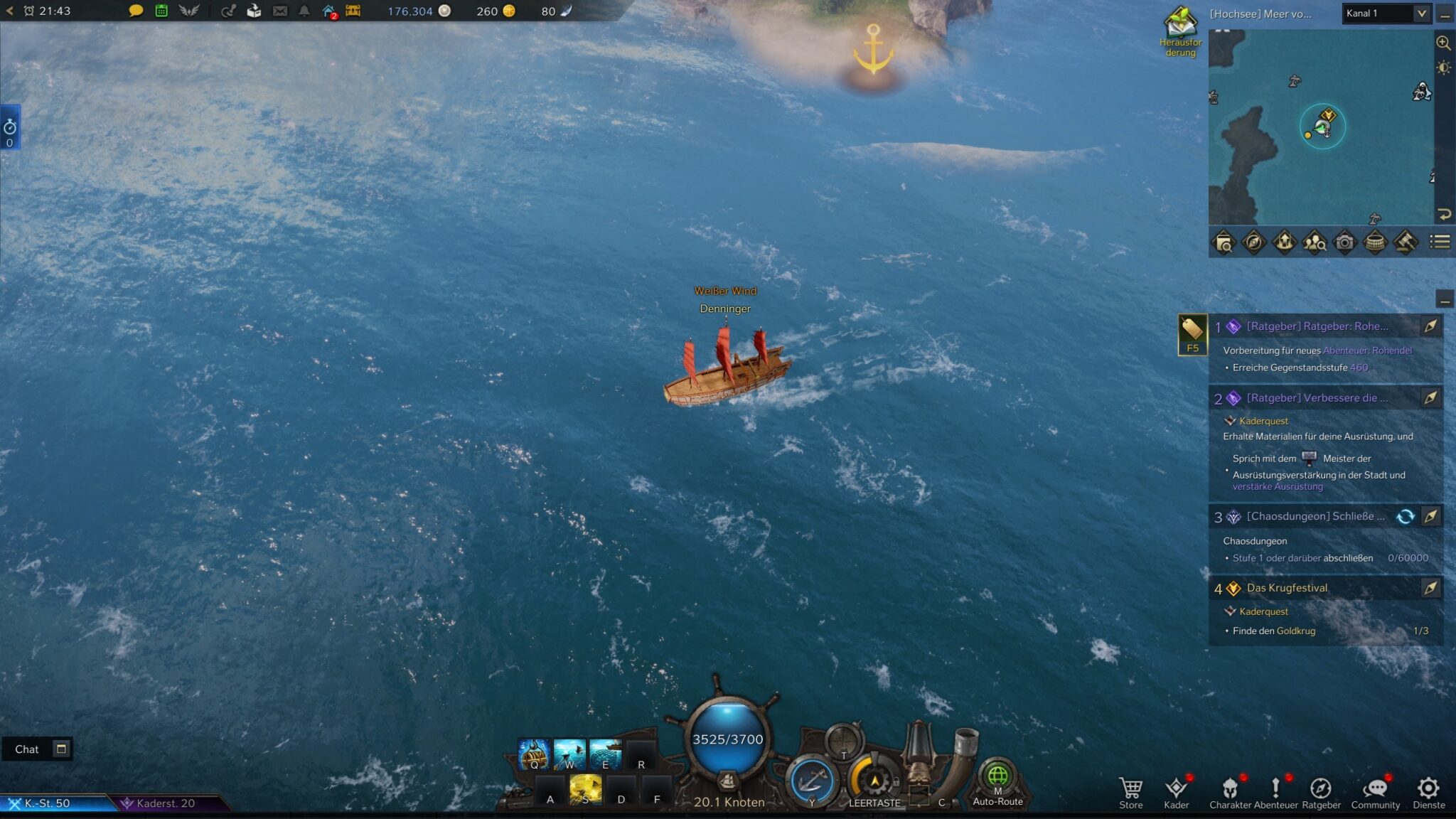Open the Abenteuer menu

click(1275, 791)
